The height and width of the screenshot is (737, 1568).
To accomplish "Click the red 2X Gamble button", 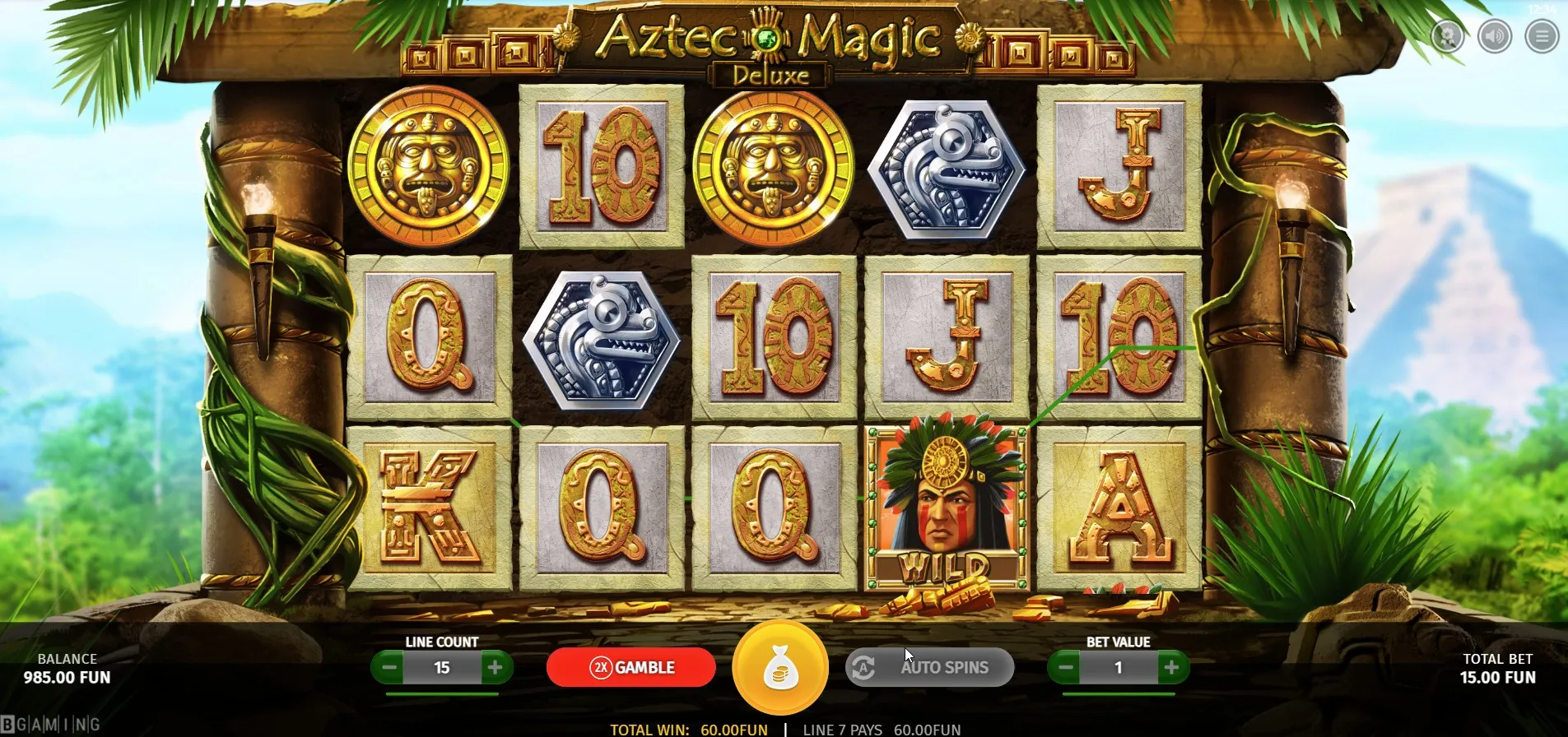I will click(x=630, y=667).
